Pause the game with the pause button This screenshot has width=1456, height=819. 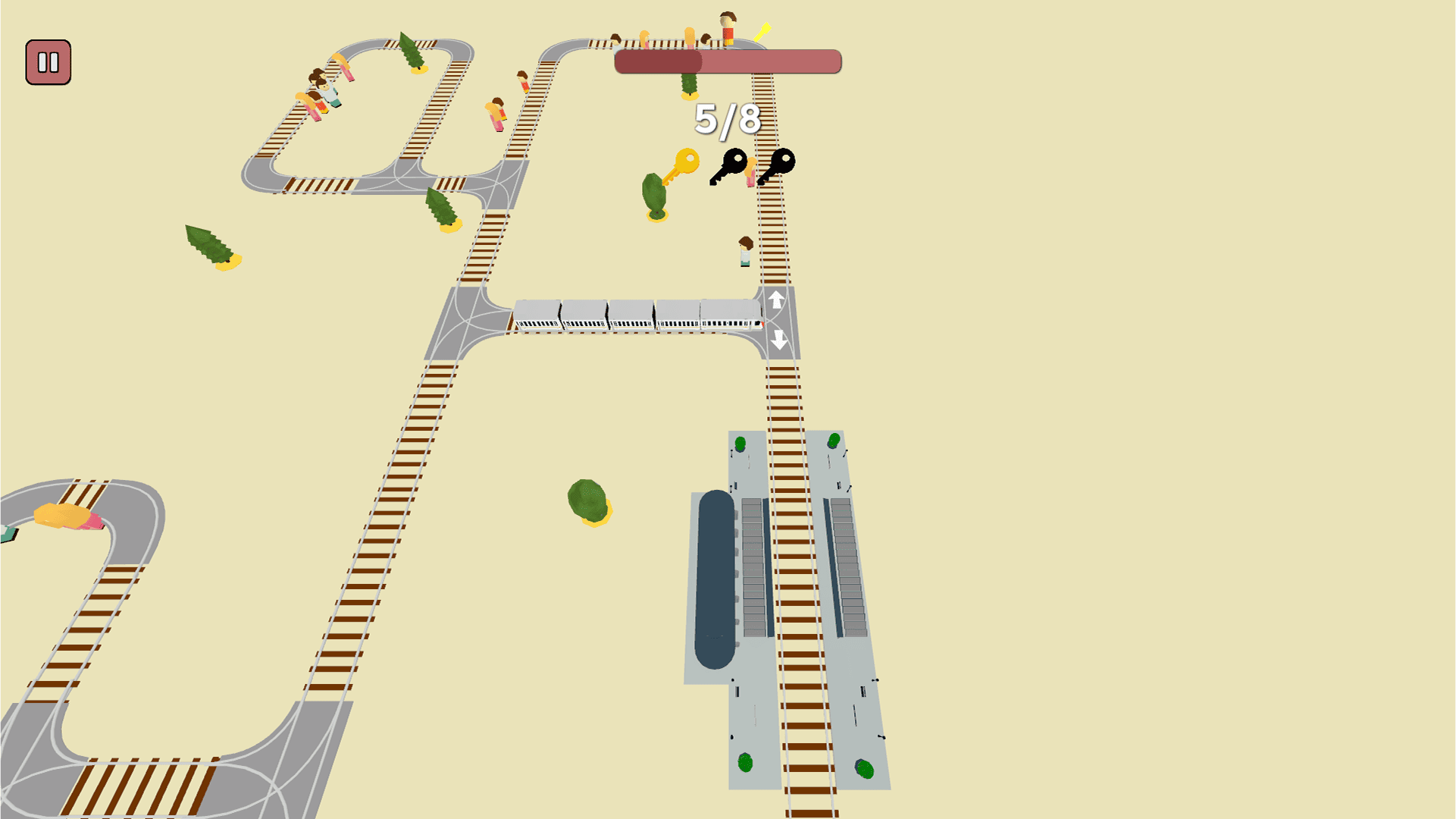click(x=49, y=62)
